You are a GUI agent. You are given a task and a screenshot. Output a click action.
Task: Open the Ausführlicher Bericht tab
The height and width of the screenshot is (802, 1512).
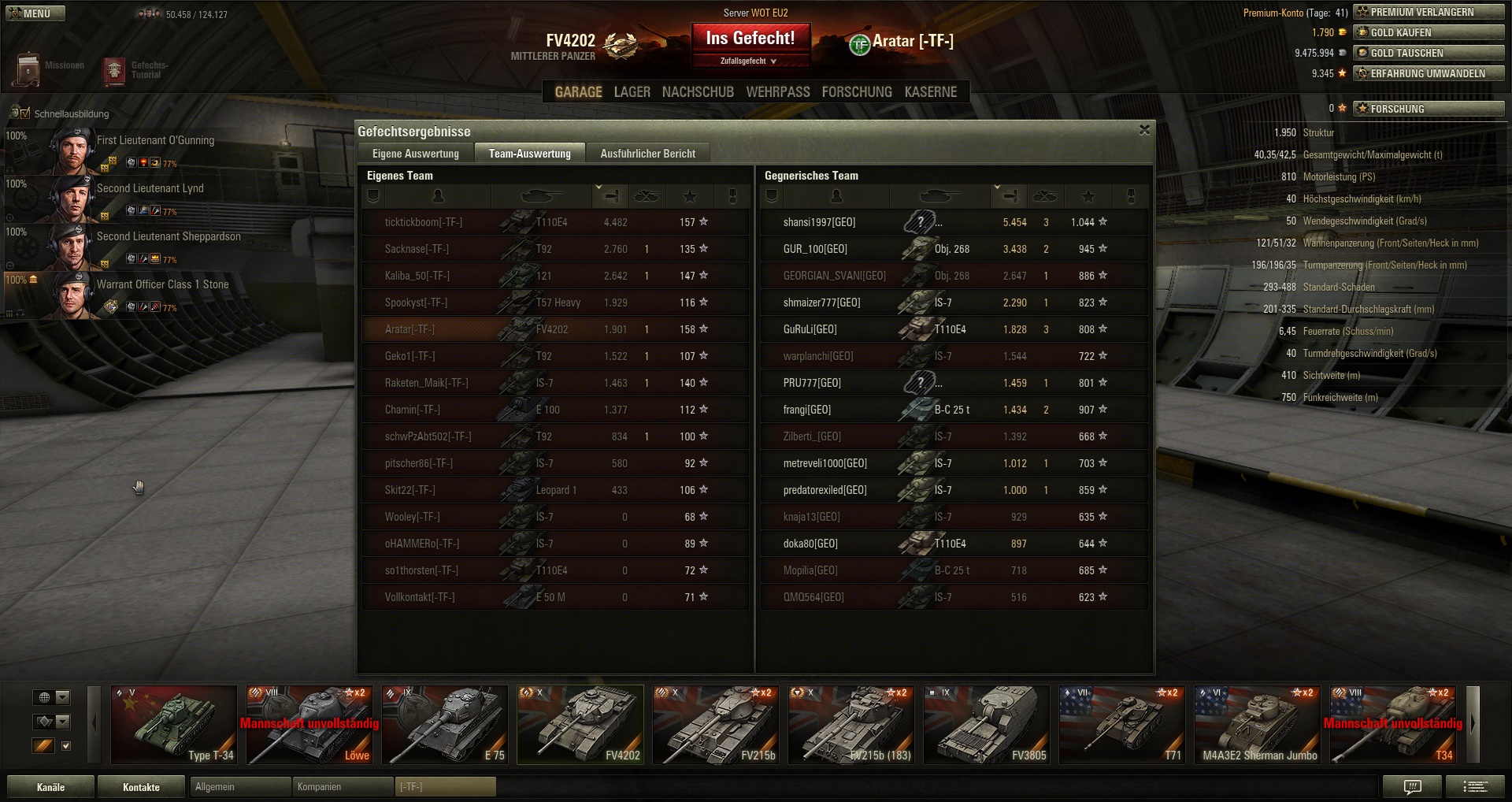647,154
